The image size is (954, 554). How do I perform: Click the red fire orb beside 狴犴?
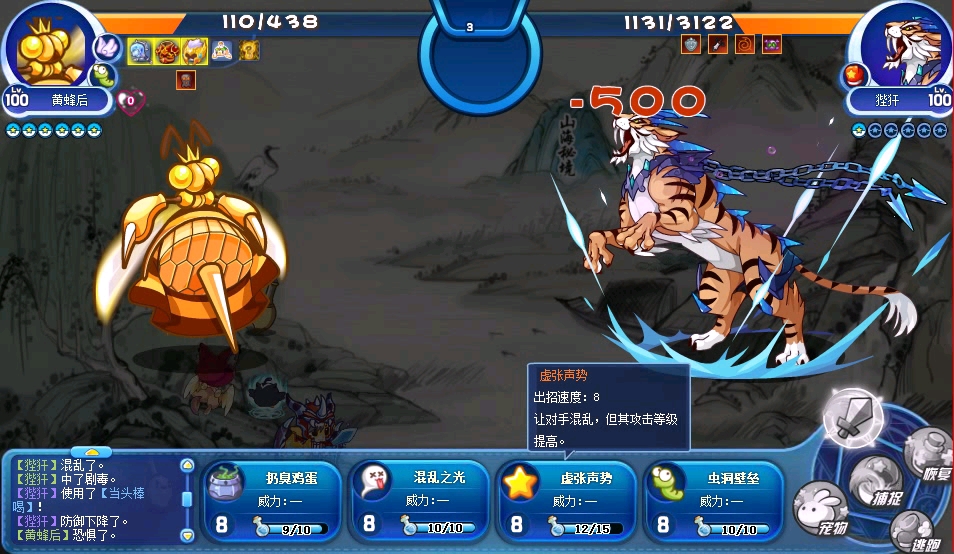pos(856,73)
